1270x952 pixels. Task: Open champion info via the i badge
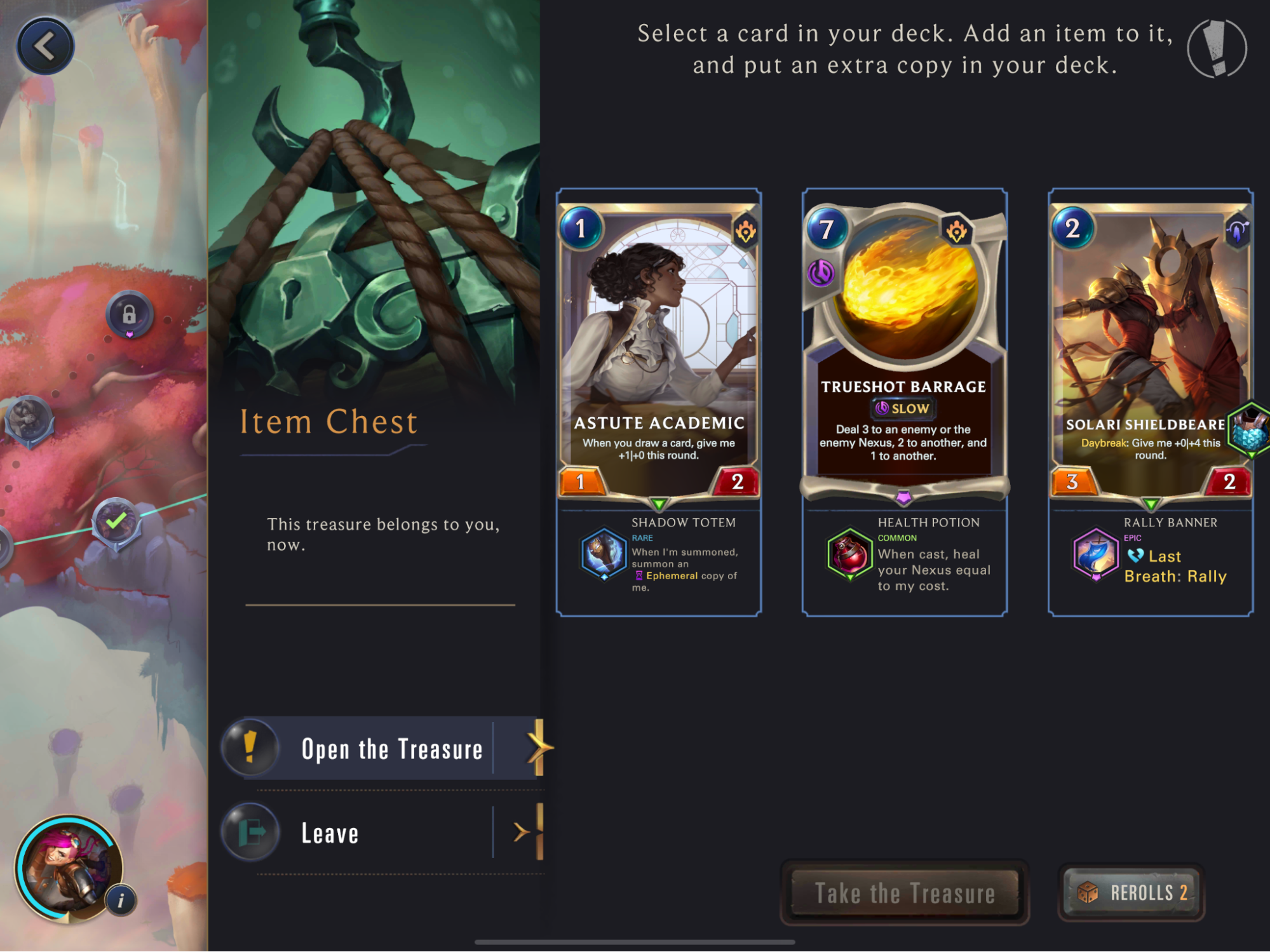point(121,900)
